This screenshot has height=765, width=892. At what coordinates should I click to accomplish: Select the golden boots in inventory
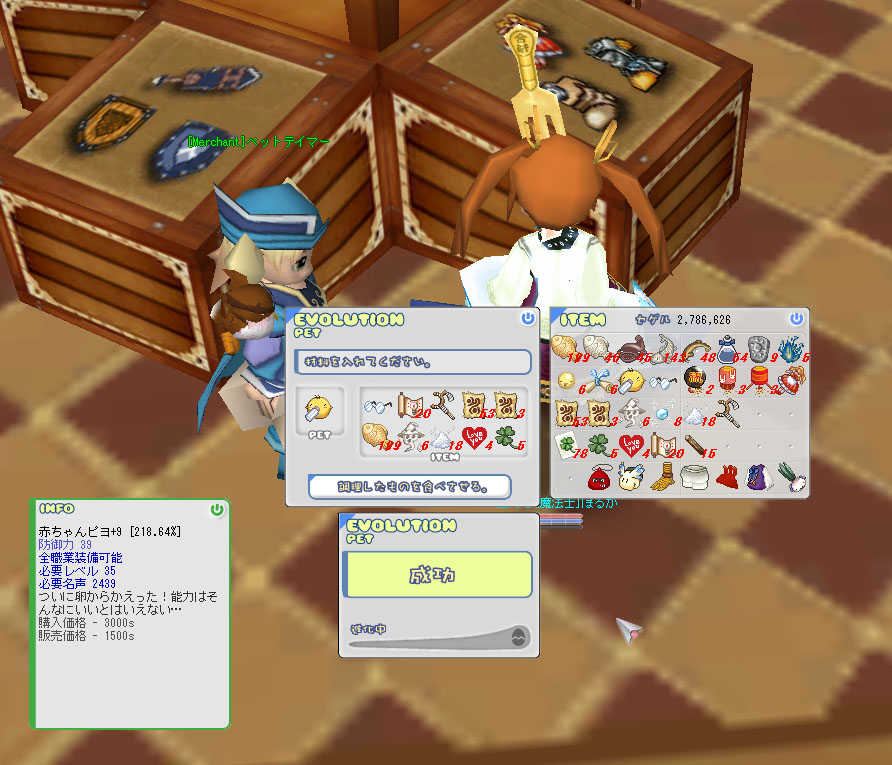pos(662,477)
